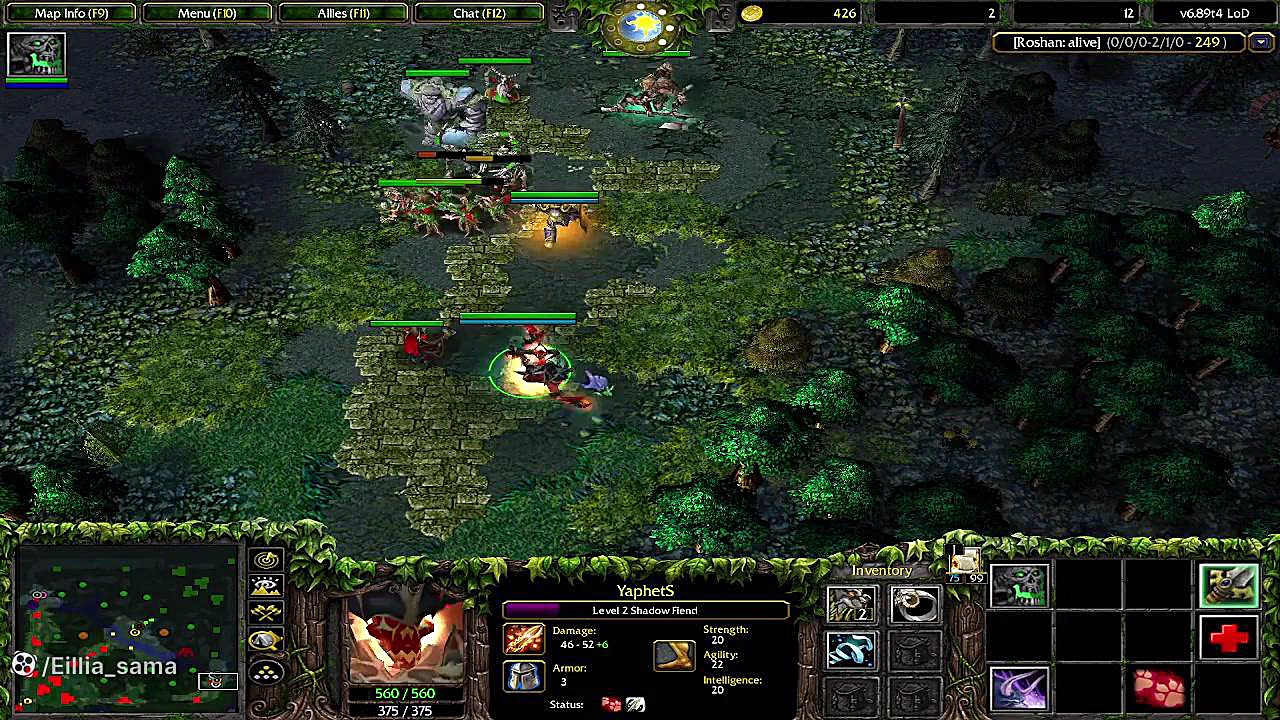
Task: Open the Chat (F12) log
Action: click(x=479, y=13)
